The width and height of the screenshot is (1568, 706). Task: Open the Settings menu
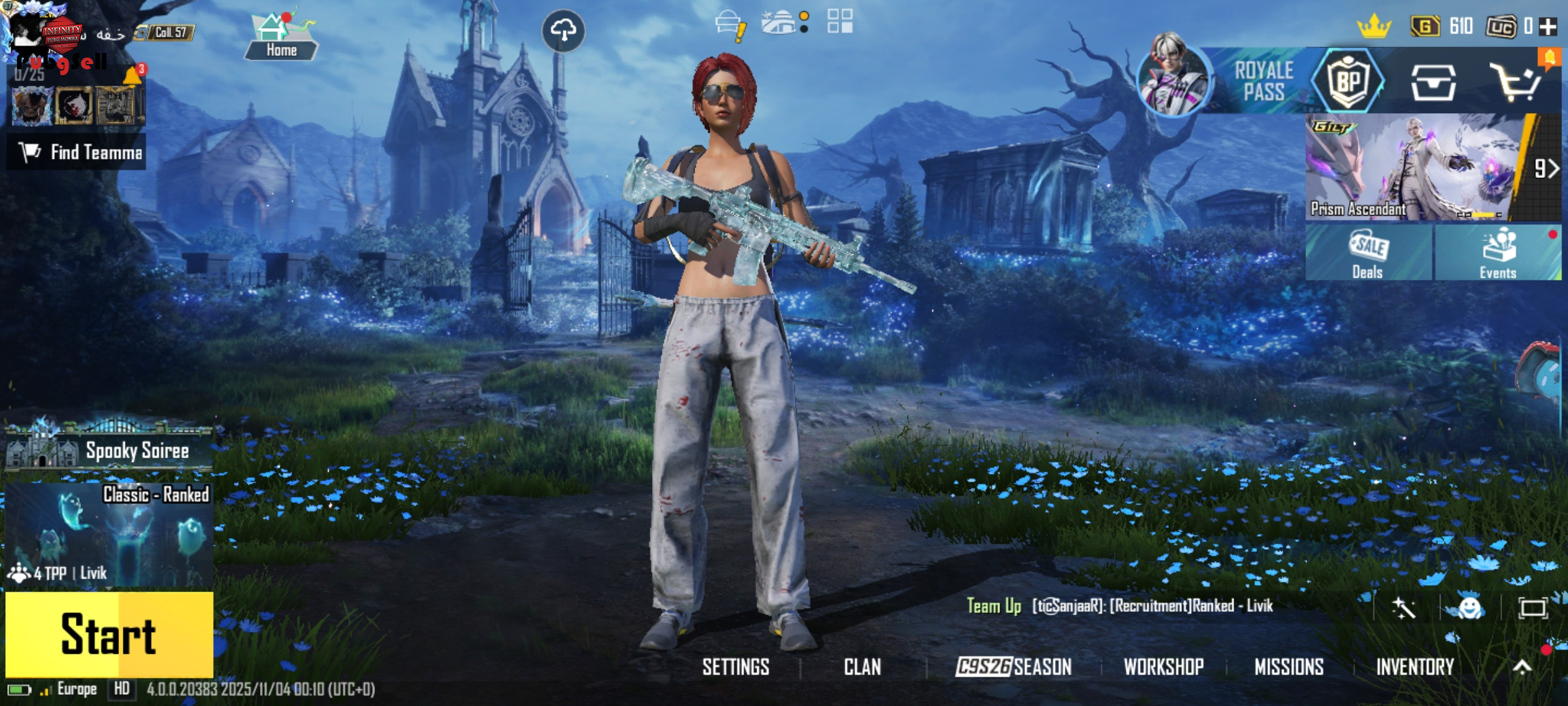click(736, 667)
